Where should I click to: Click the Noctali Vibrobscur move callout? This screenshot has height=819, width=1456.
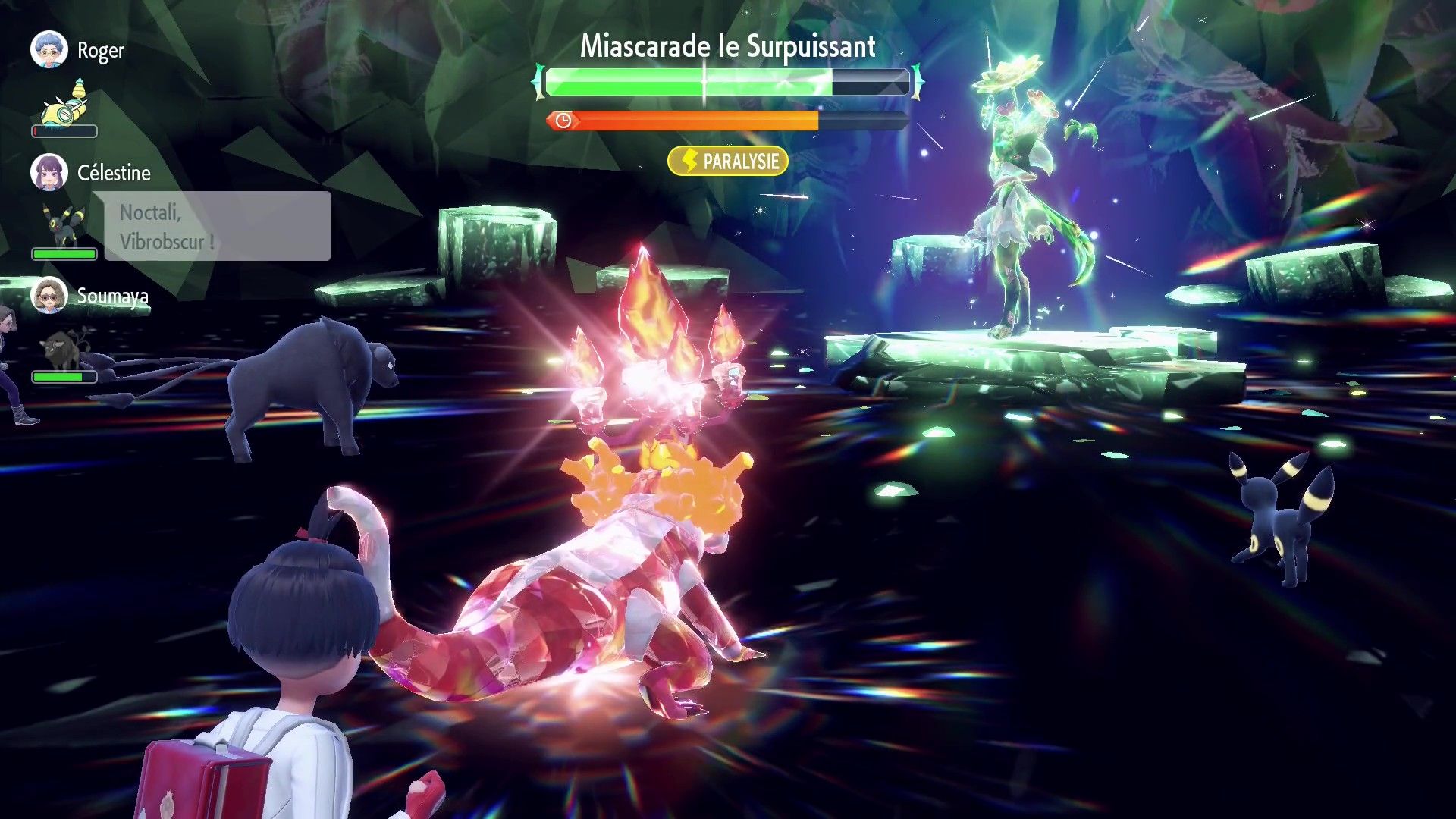(217, 227)
